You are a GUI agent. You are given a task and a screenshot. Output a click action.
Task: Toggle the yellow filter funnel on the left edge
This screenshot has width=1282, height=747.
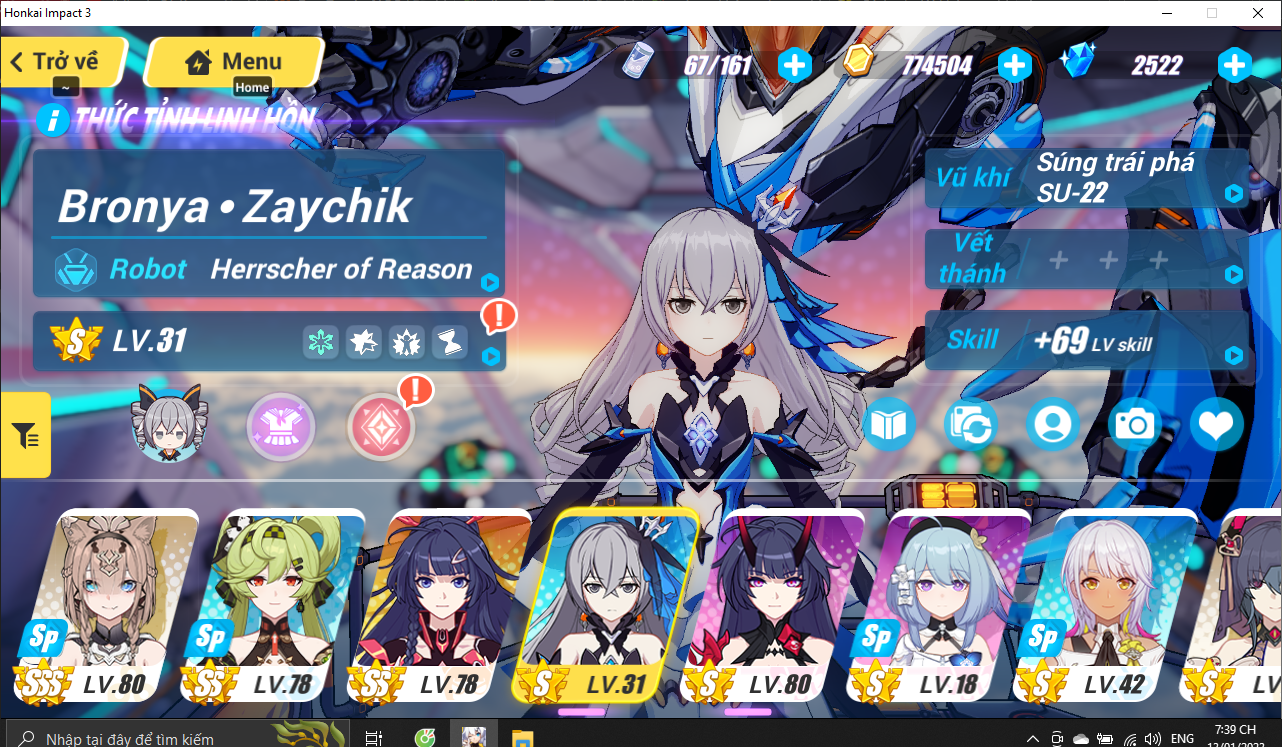pos(24,434)
